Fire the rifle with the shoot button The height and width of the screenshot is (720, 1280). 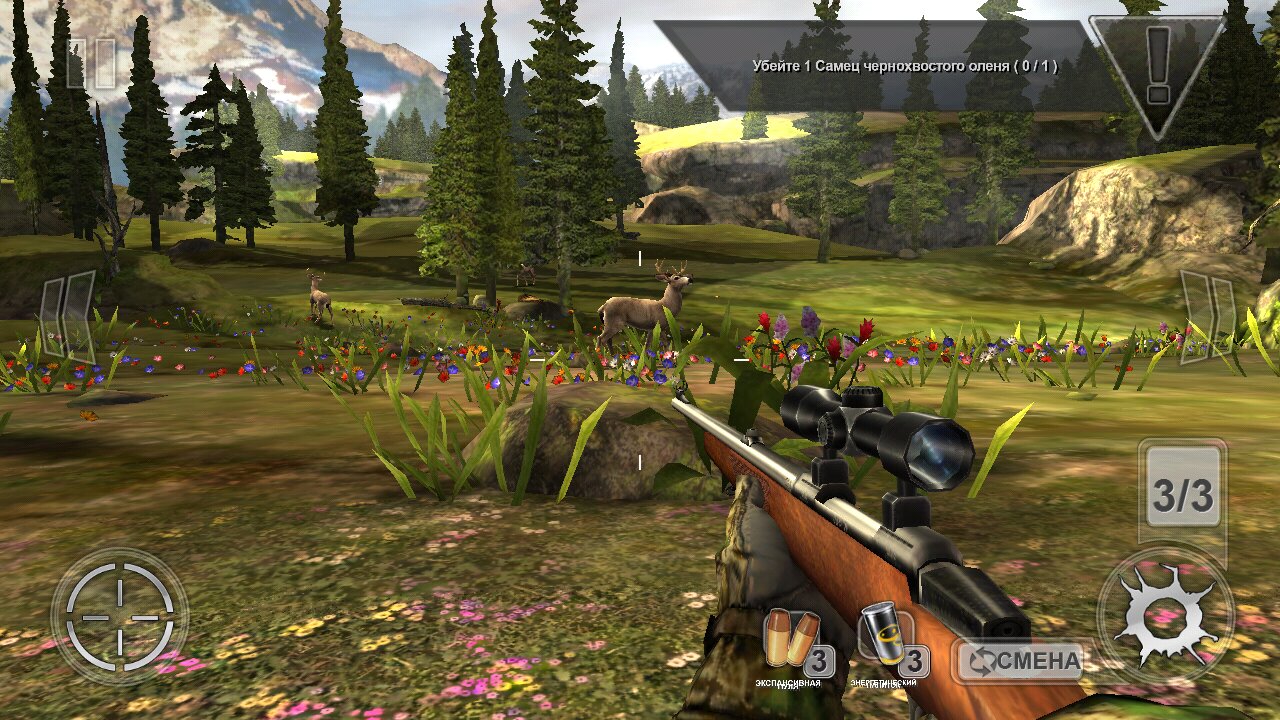coord(1164,616)
